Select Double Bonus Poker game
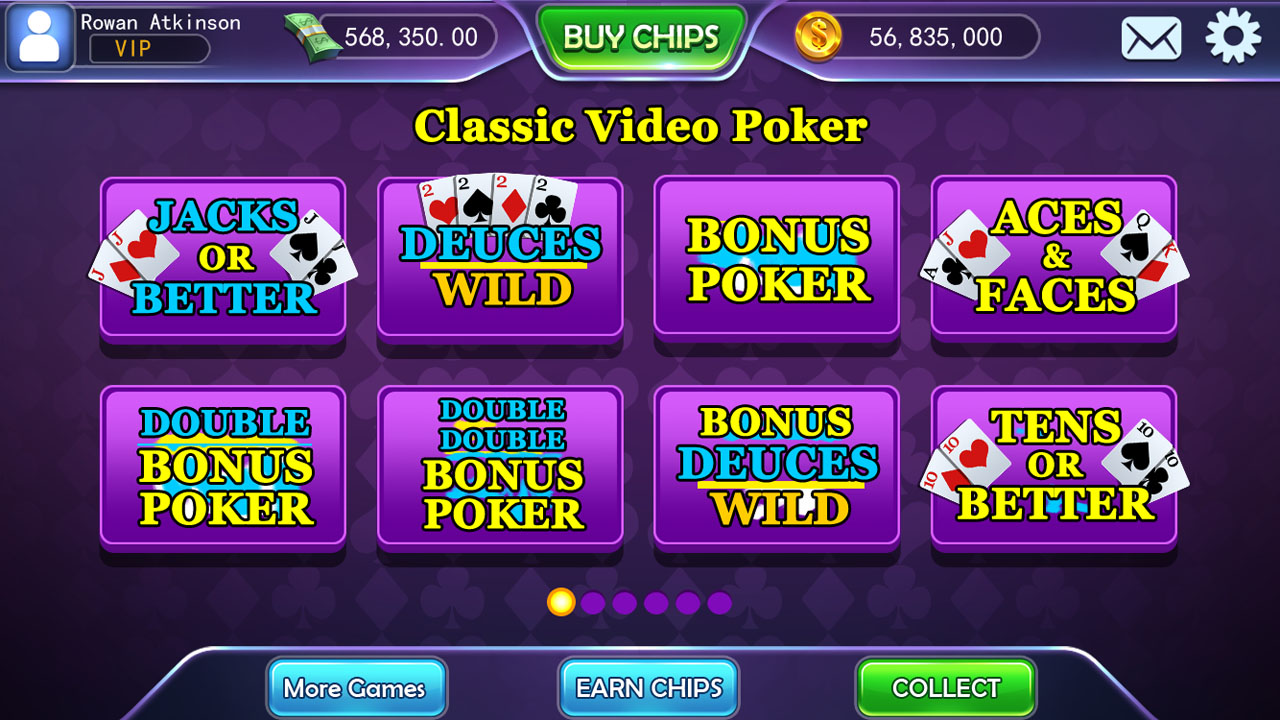Viewport: 1280px width, 720px height. [222, 467]
